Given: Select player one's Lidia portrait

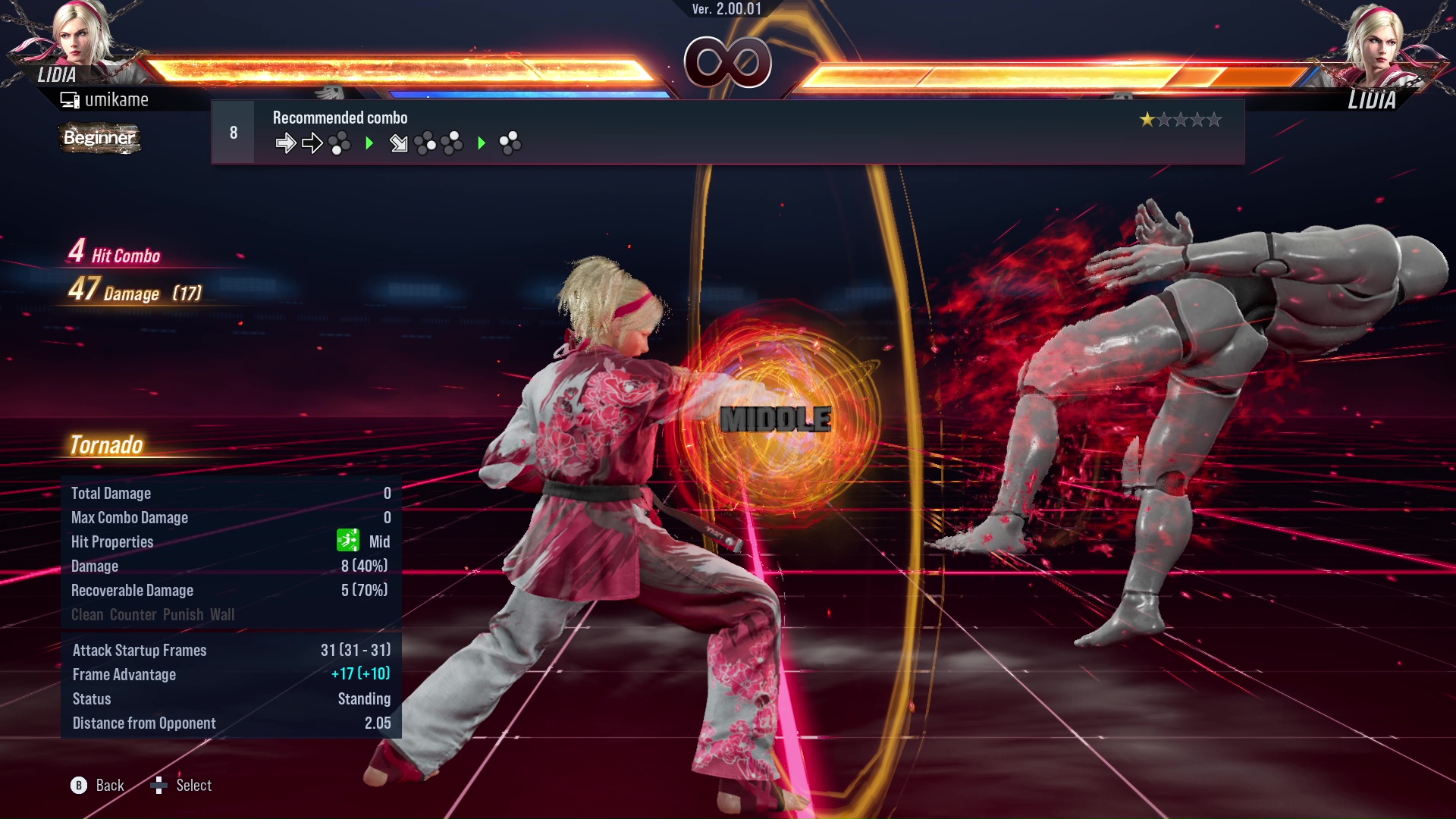Looking at the screenshot, I should pyautogui.click(x=82, y=34).
